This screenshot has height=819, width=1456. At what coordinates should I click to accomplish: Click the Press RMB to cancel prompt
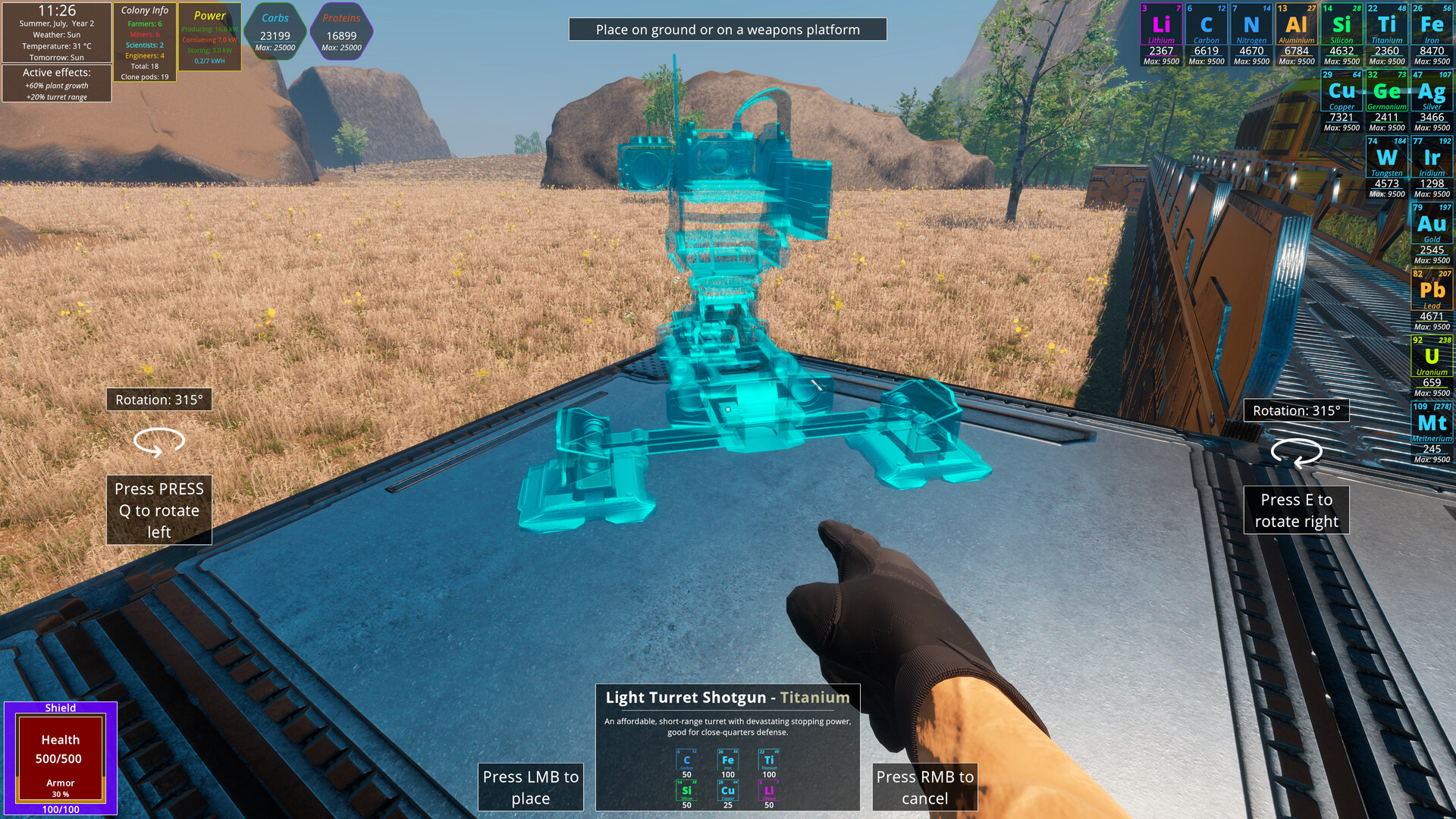click(x=924, y=787)
